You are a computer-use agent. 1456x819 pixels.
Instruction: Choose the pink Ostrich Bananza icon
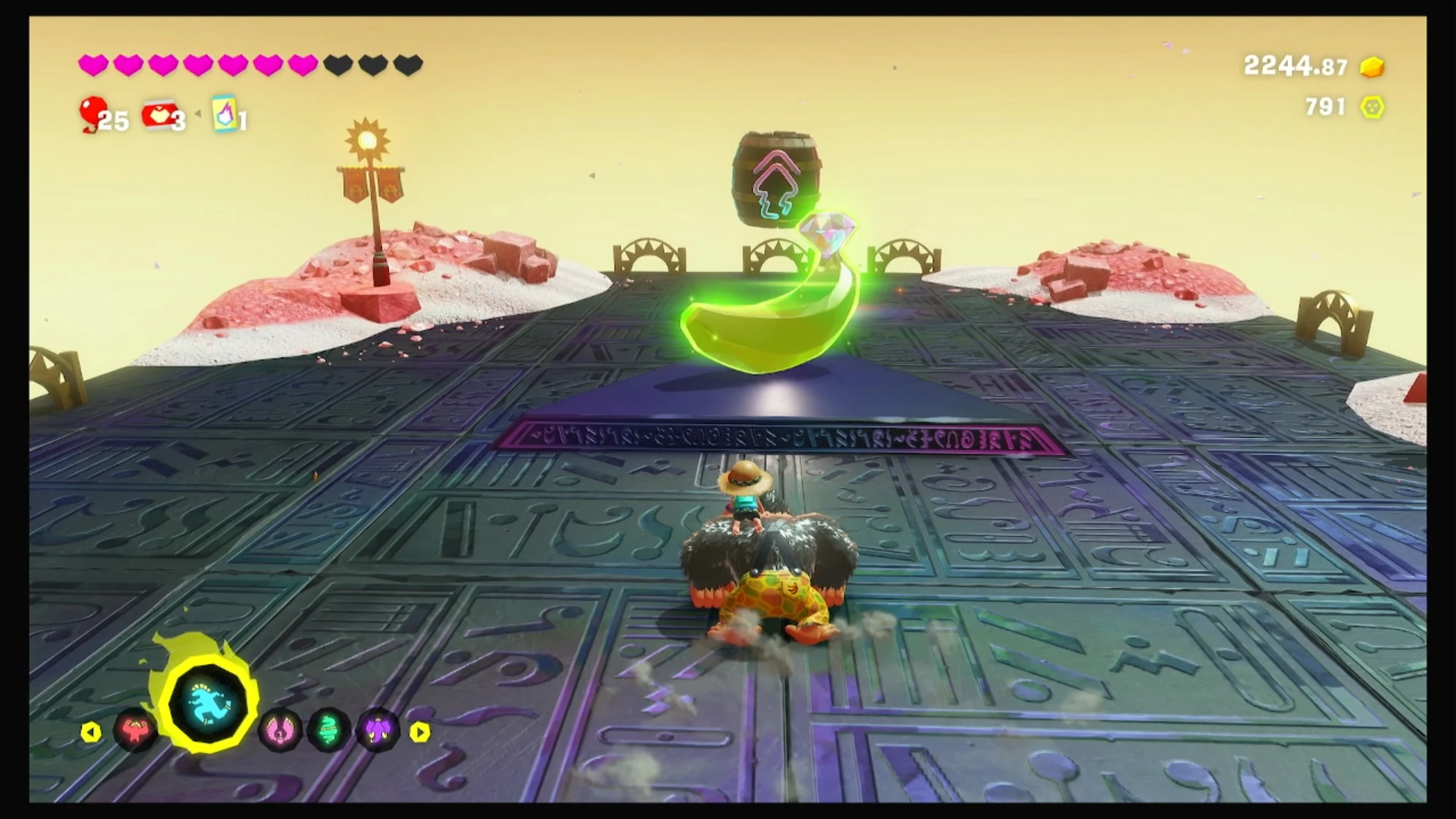coord(279,731)
